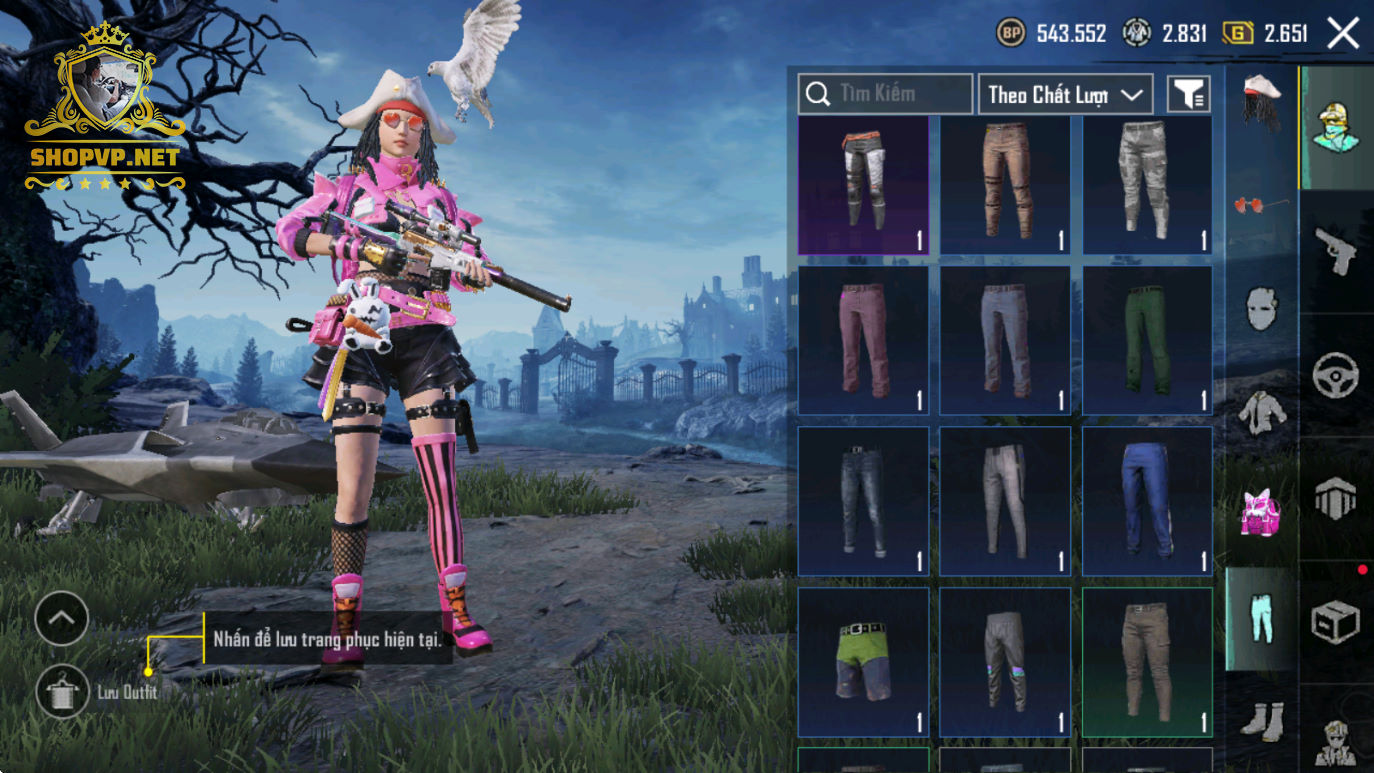Save outfit with Lưu Outfit button
Viewport: 1374px width, 773px height.
62,691
